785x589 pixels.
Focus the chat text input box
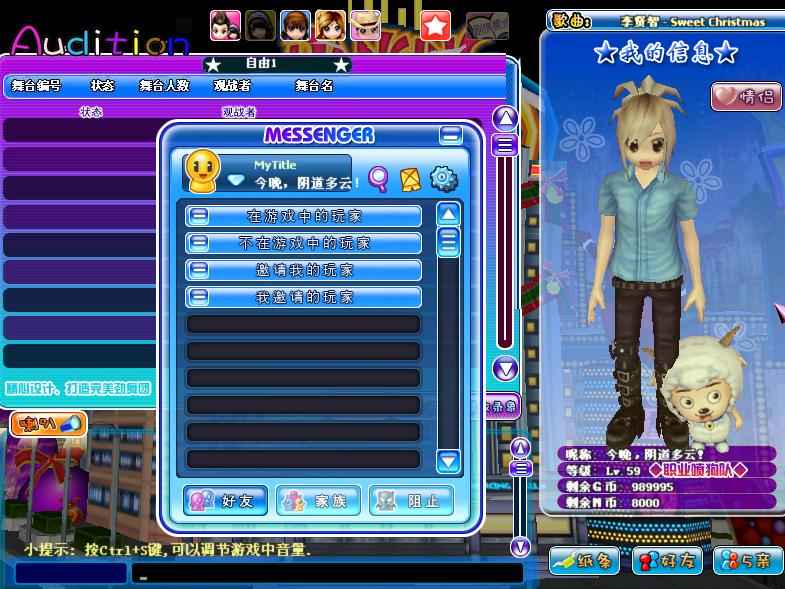tap(330, 574)
